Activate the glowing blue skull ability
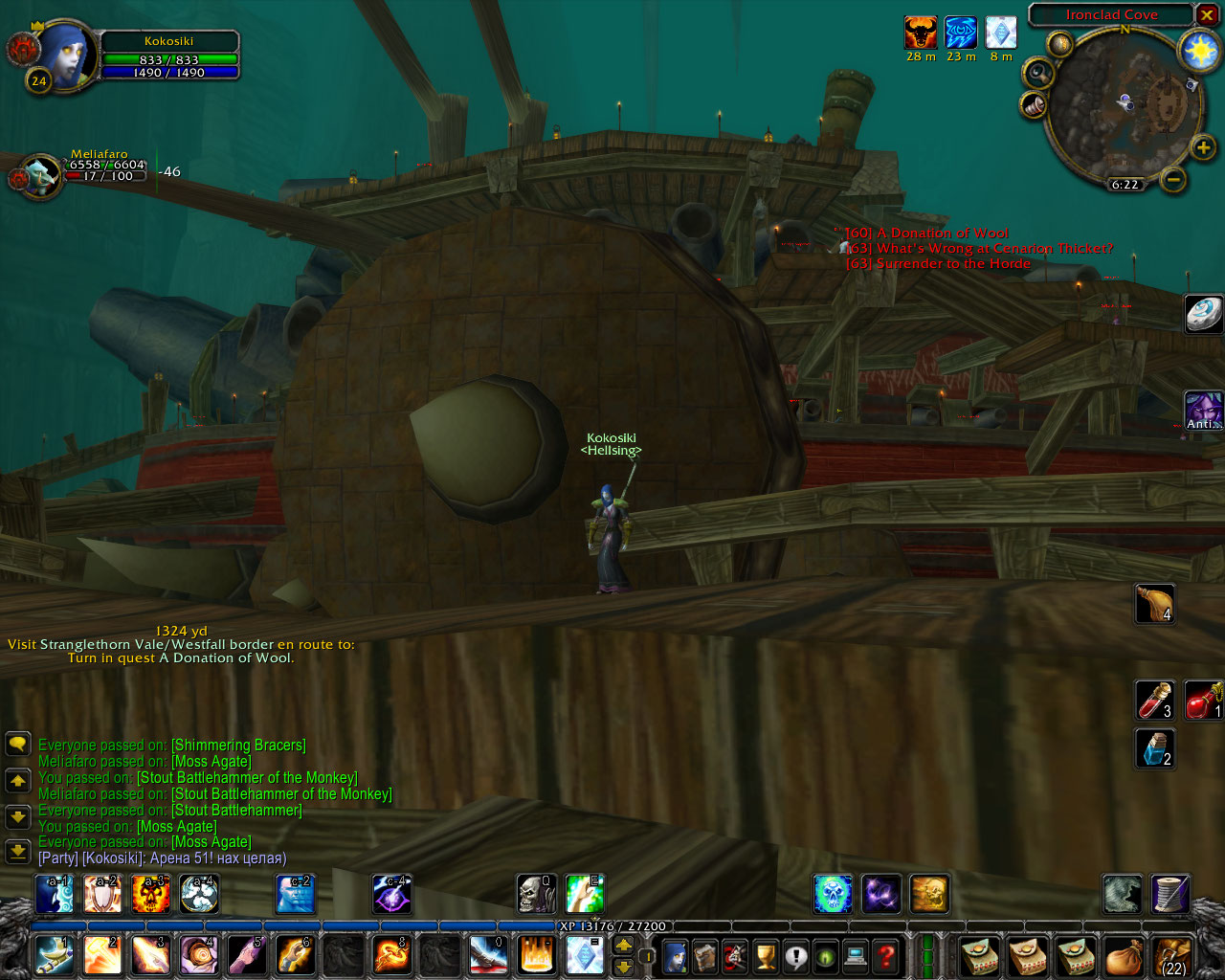This screenshot has width=1225, height=980. 833,894
